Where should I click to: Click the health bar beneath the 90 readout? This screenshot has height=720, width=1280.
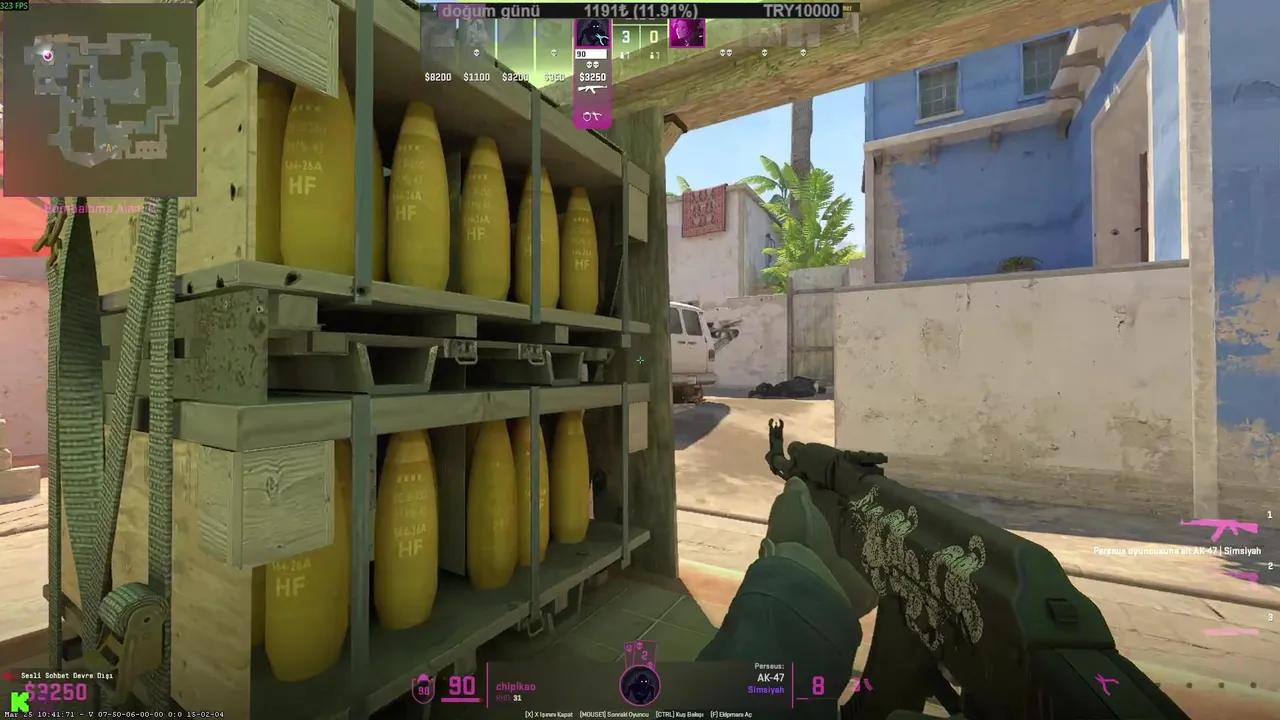point(459,700)
